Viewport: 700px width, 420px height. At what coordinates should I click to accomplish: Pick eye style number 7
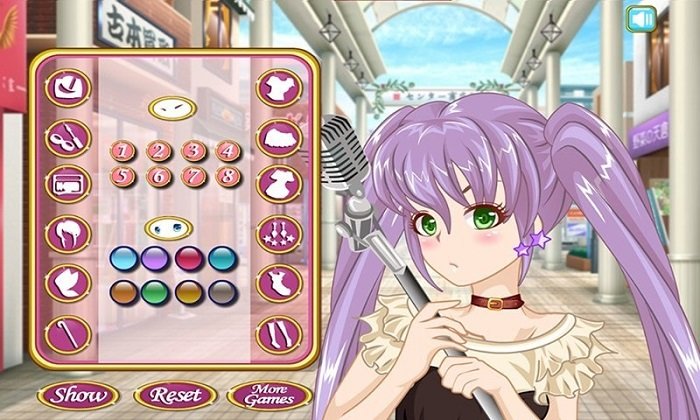(194, 177)
